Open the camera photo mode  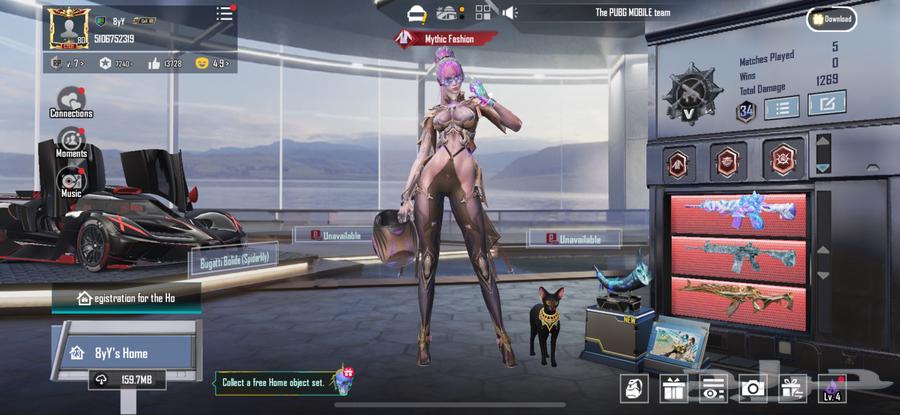tap(751, 389)
